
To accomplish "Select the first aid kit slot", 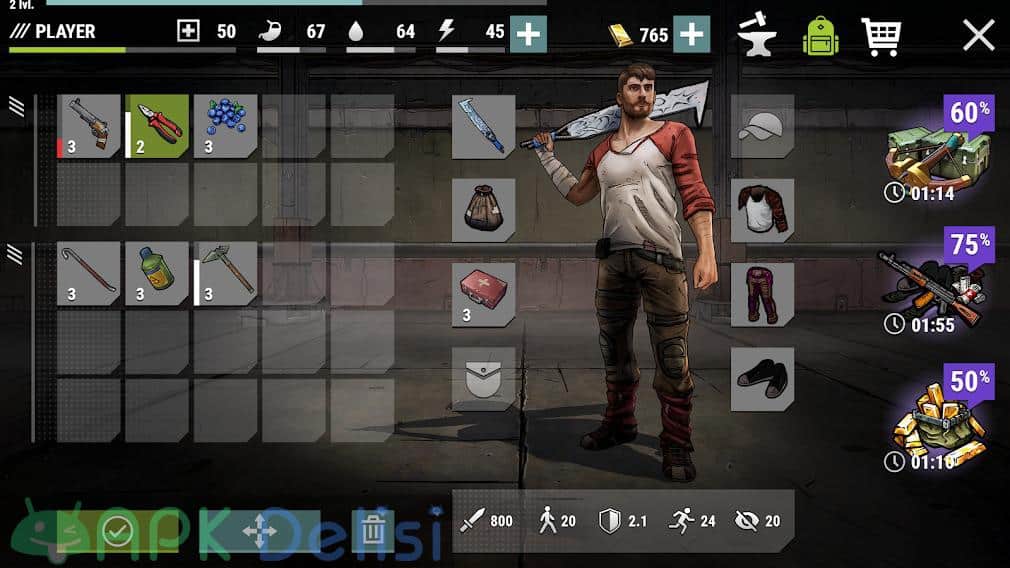I will pyautogui.click(x=484, y=294).
